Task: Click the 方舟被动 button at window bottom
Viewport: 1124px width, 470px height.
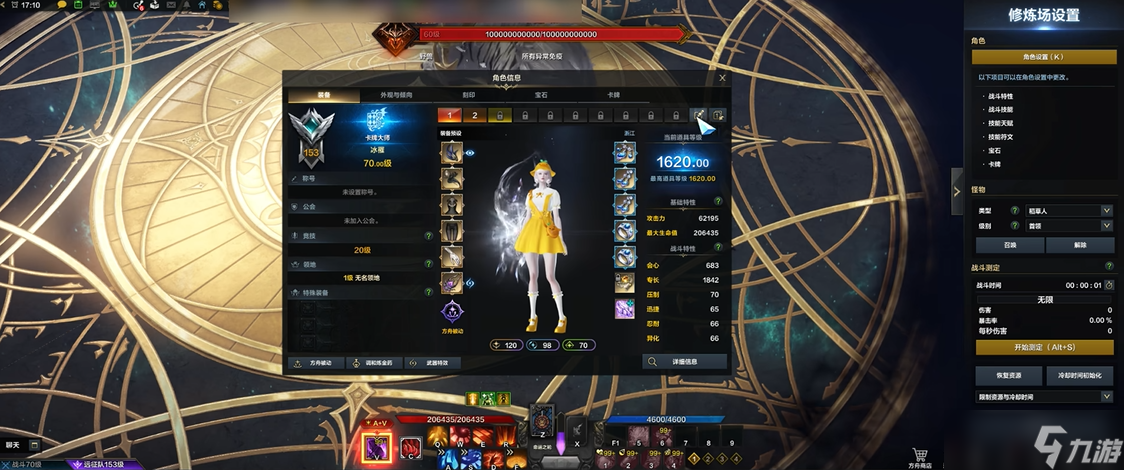Action: [x=315, y=362]
